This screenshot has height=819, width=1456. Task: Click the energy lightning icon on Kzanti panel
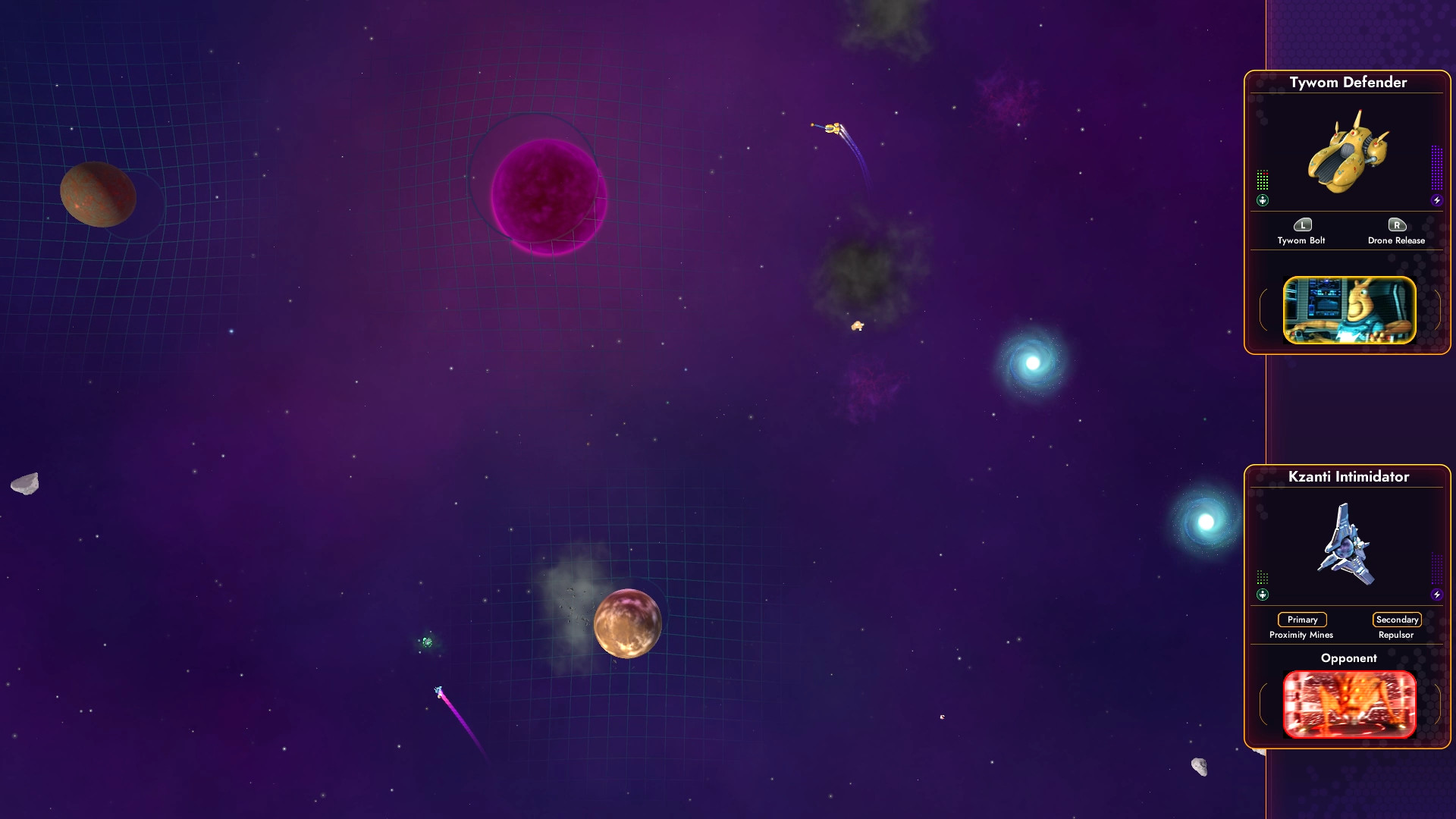point(1436,595)
